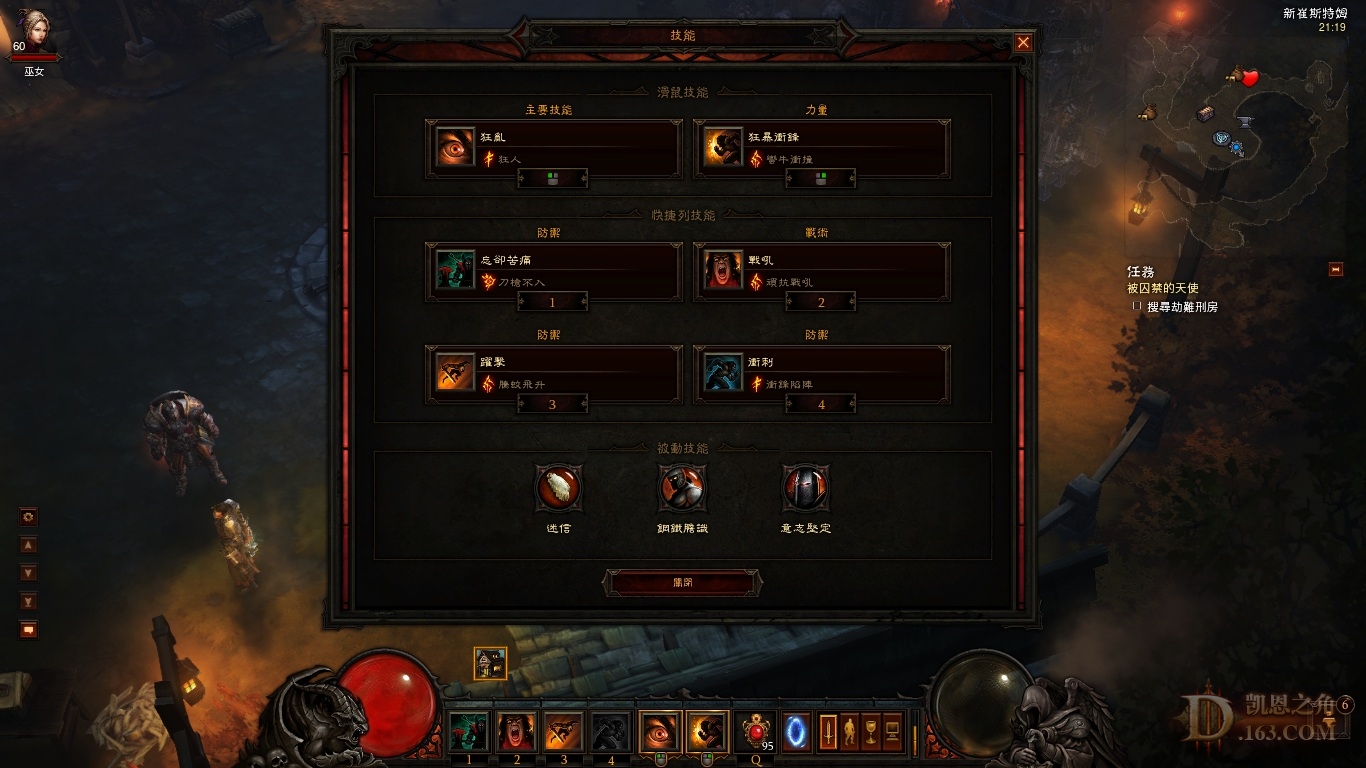Open chat with the speech bubble button
Screen dimensions: 1366x768
point(29,630)
